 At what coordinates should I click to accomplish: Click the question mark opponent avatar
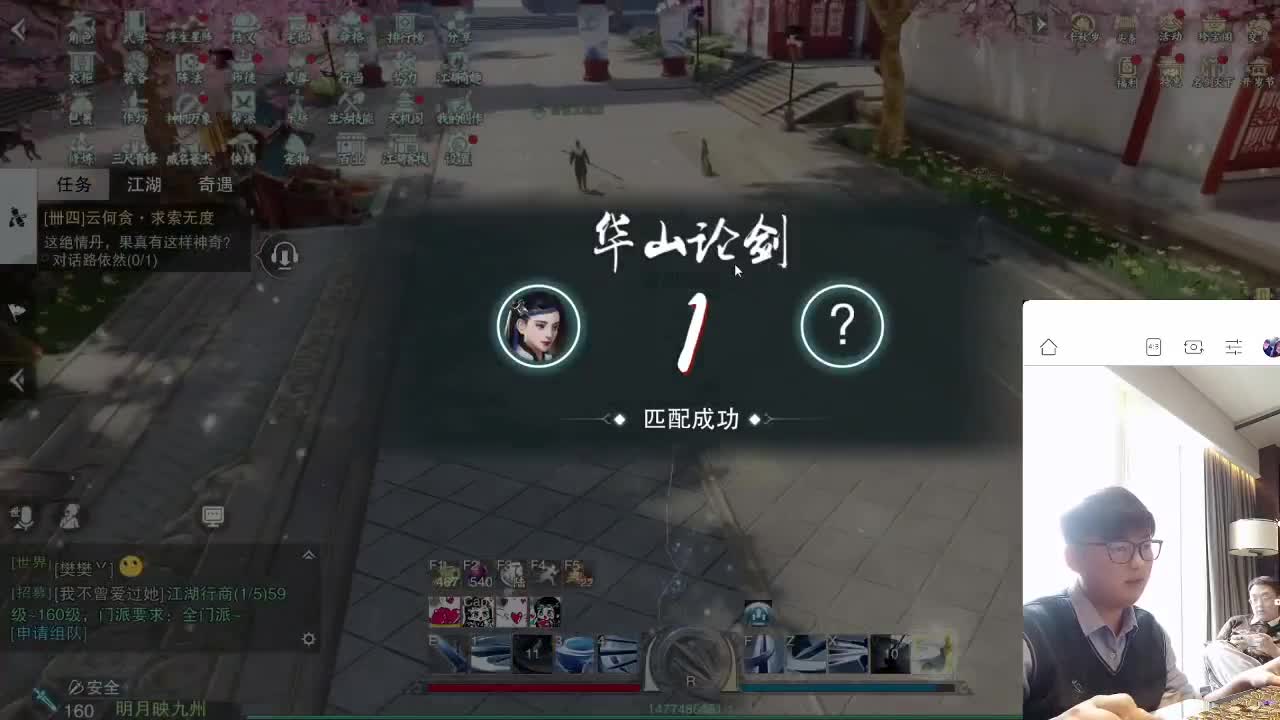pos(841,325)
